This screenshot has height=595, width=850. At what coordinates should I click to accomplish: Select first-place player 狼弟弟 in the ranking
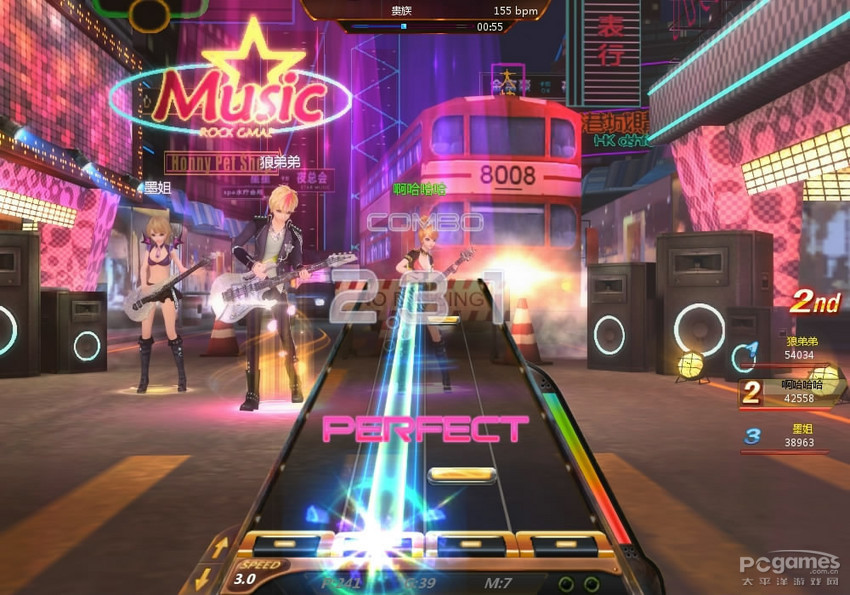pyautogui.click(x=784, y=348)
